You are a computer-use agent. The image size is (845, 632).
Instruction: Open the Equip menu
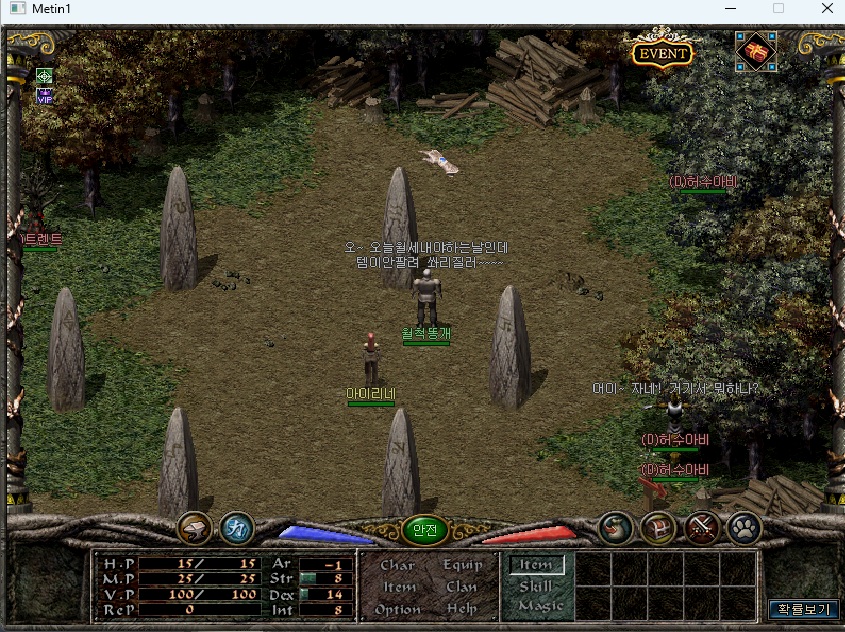click(461, 565)
